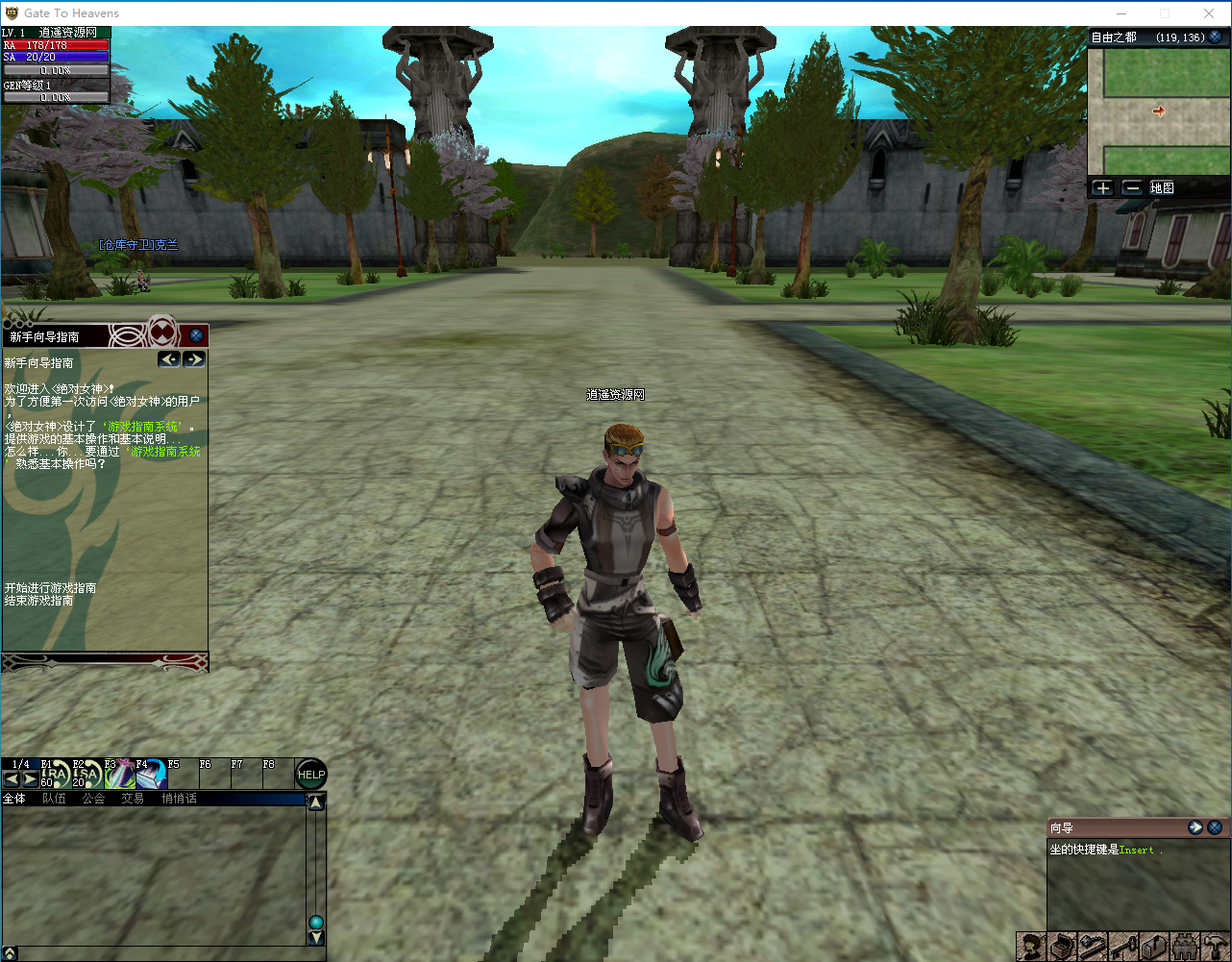This screenshot has height=962, width=1232.
Task: Choose 结束游戏指南 to end the guide
Action: [x=38, y=600]
